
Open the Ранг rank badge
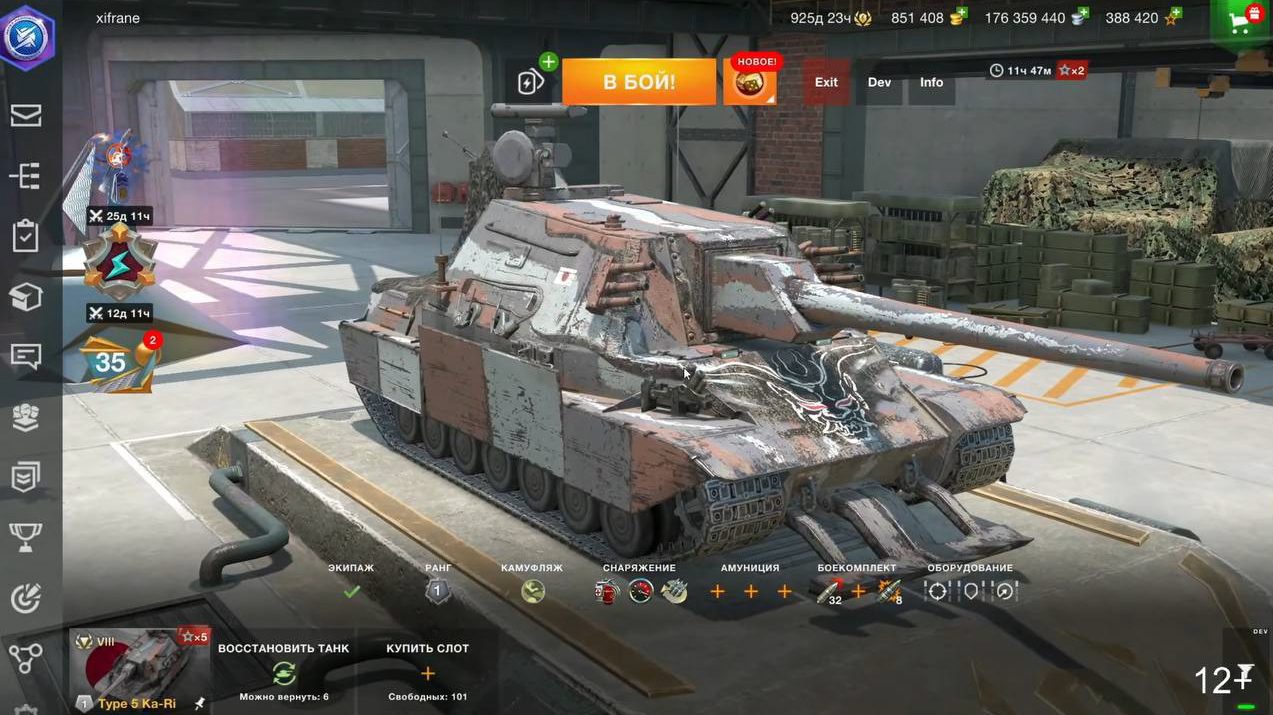click(x=438, y=591)
